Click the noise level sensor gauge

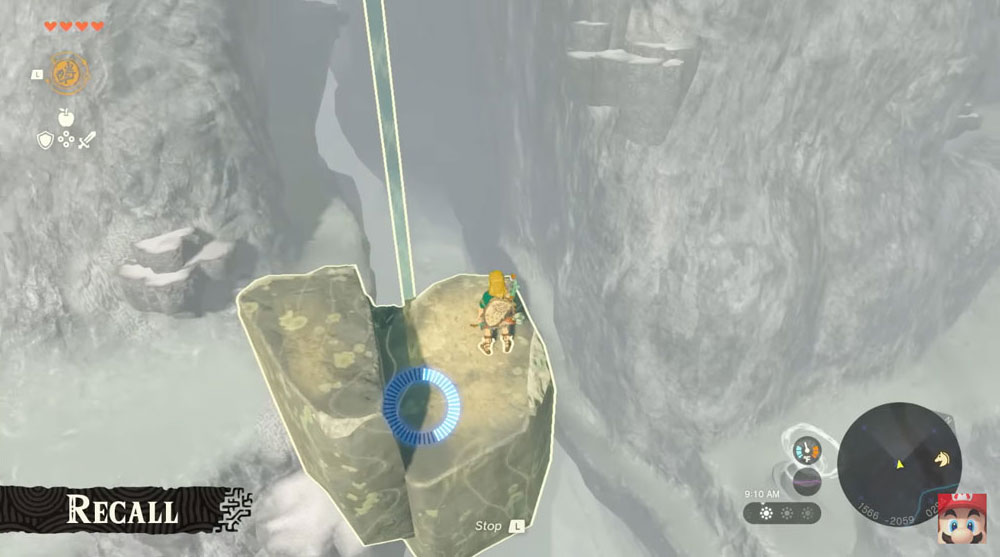[x=806, y=481]
